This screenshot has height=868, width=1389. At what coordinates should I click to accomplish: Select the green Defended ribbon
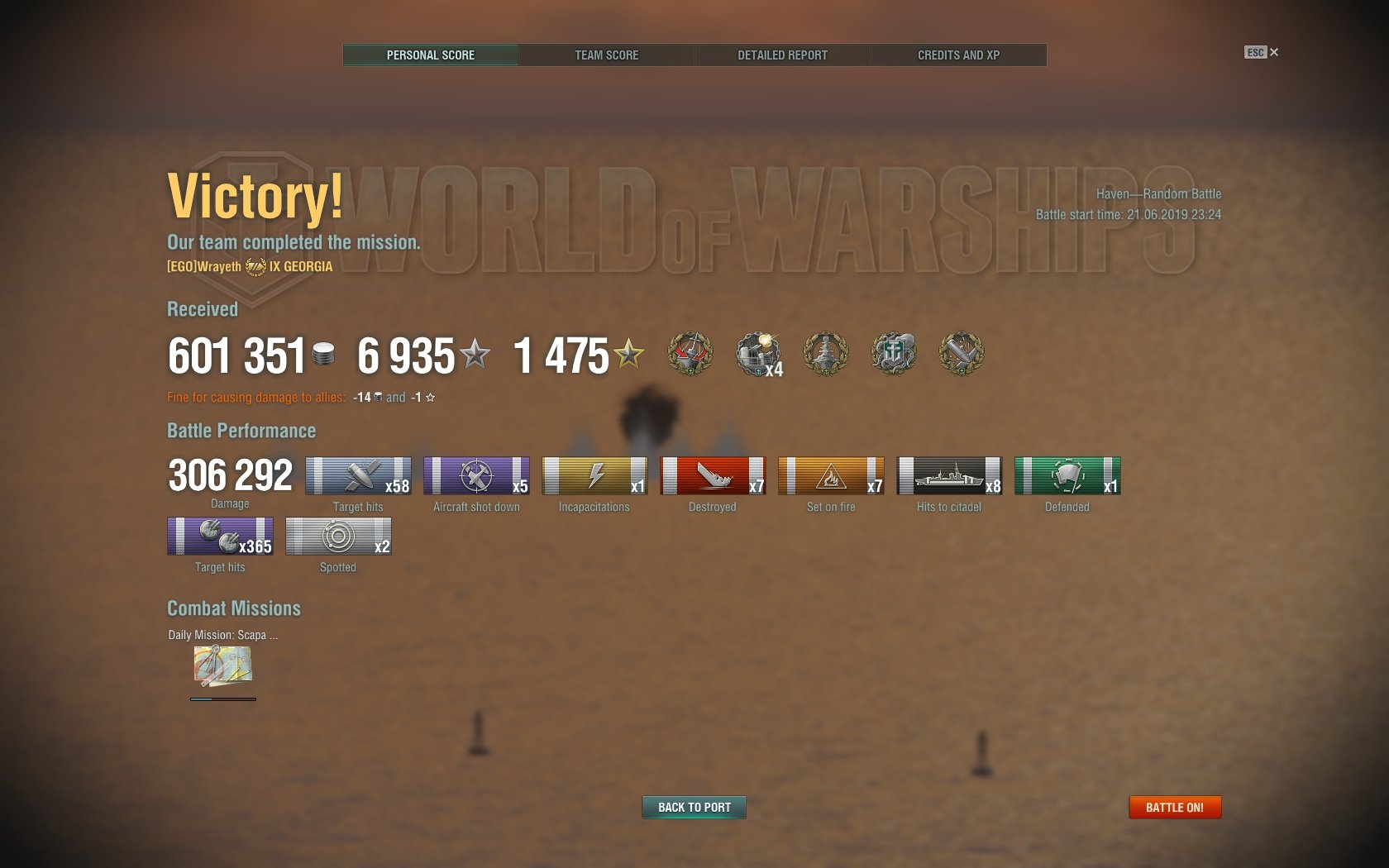(1067, 476)
